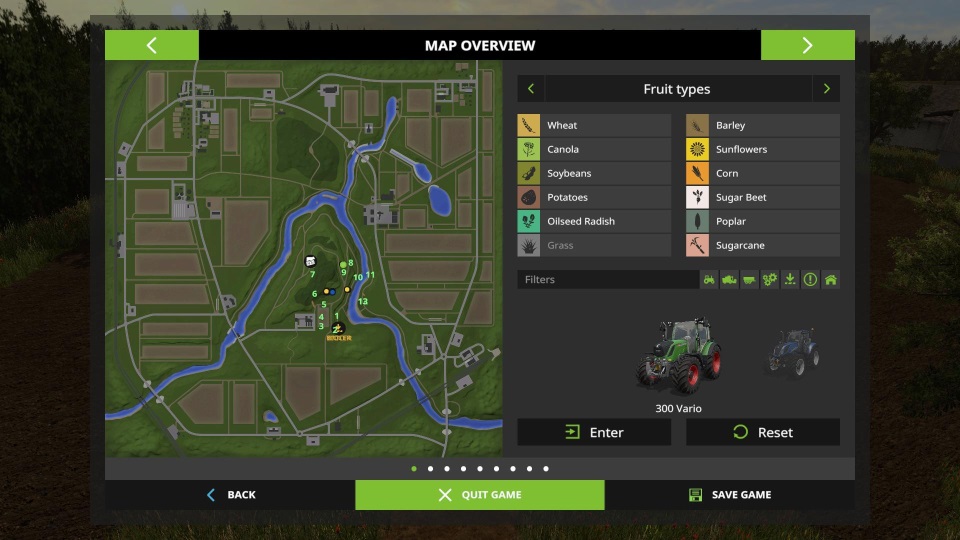Toggle the Corn fruit type
The height and width of the screenshot is (540, 960).
[762, 173]
